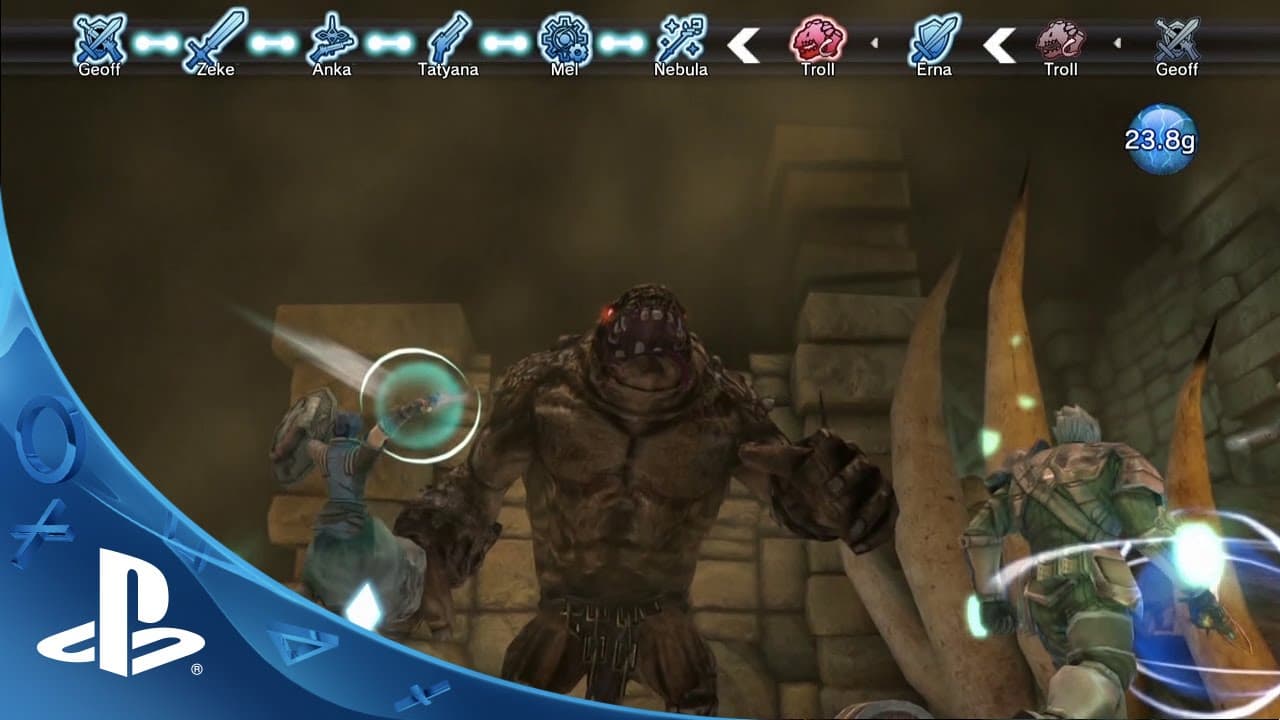Select Nebula's magic wand icon
The height and width of the screenshot is (720, 1280).
coord(683,40)
